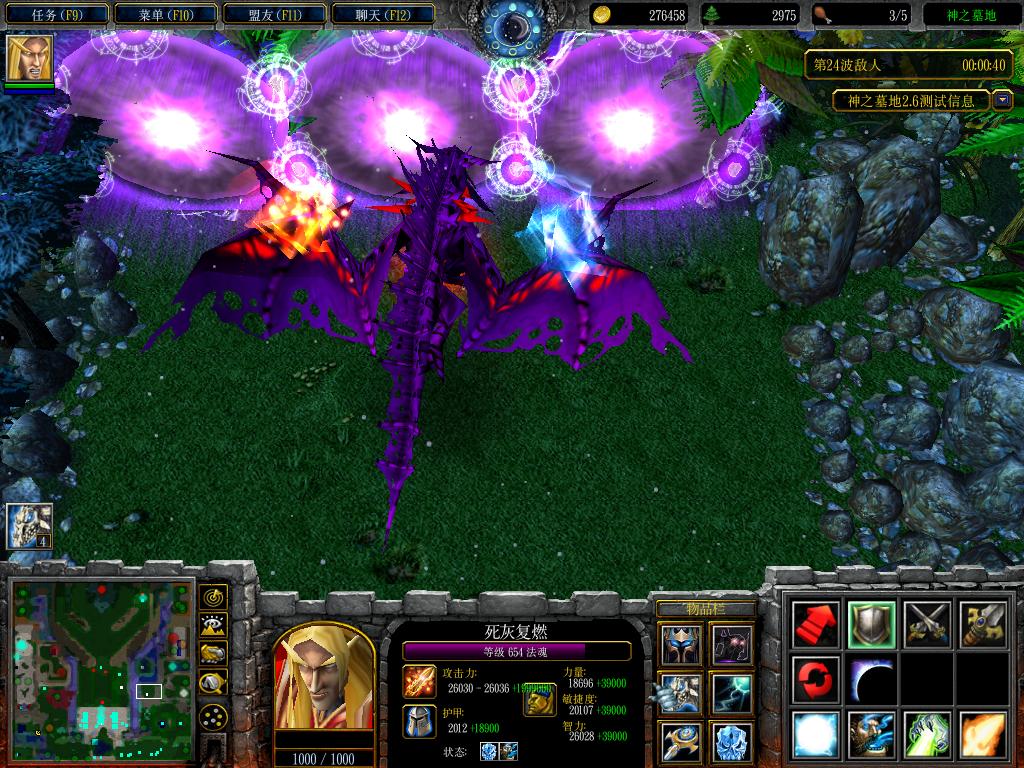The image size is (1024, 768).
Task: Select the blue helmet inventory item
Action: [x=678, y=645]
